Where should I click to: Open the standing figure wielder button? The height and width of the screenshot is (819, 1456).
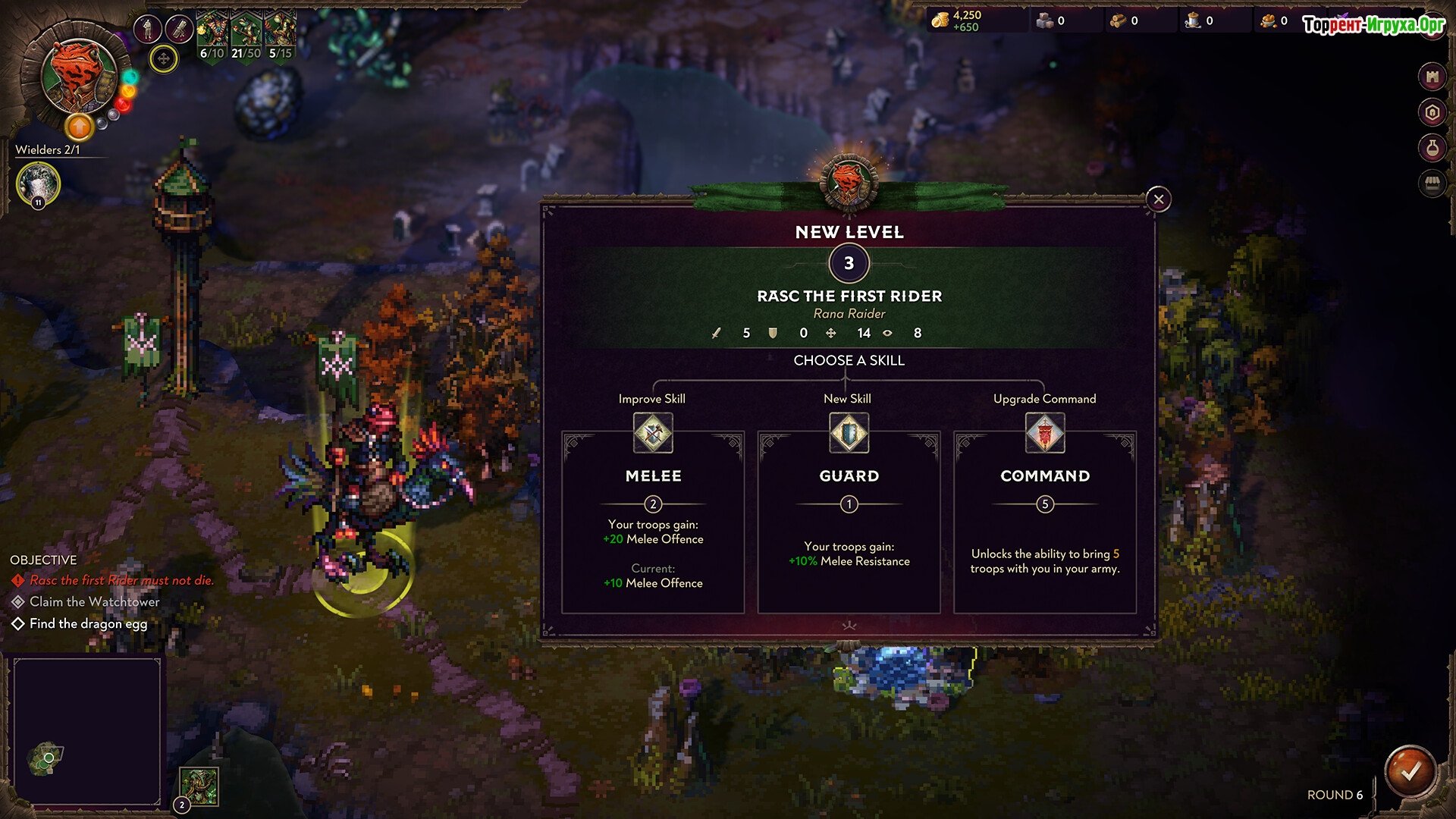147,30
